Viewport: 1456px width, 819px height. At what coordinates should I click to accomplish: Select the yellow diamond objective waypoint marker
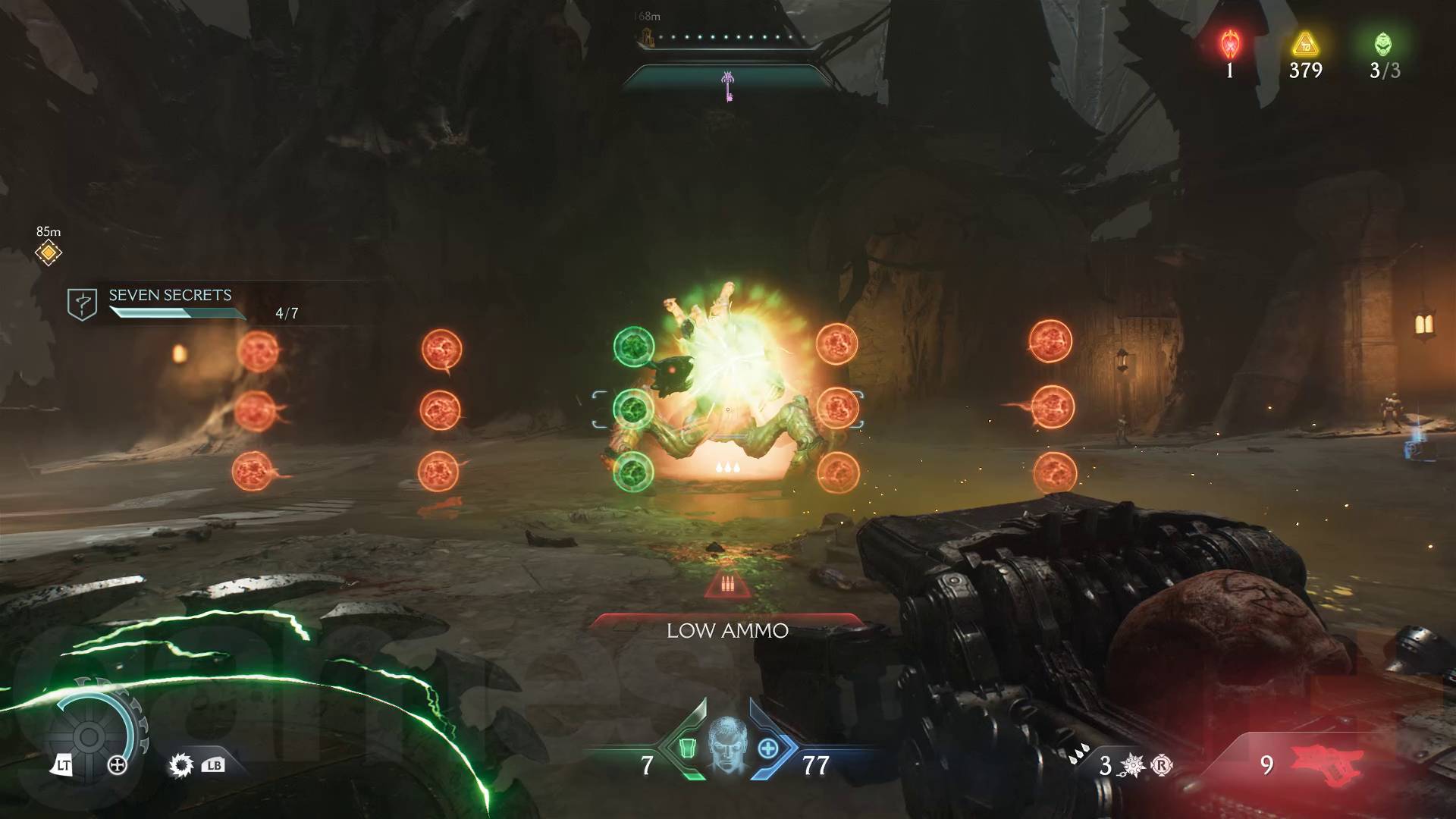pyautogui.click(x=49, y=253)
